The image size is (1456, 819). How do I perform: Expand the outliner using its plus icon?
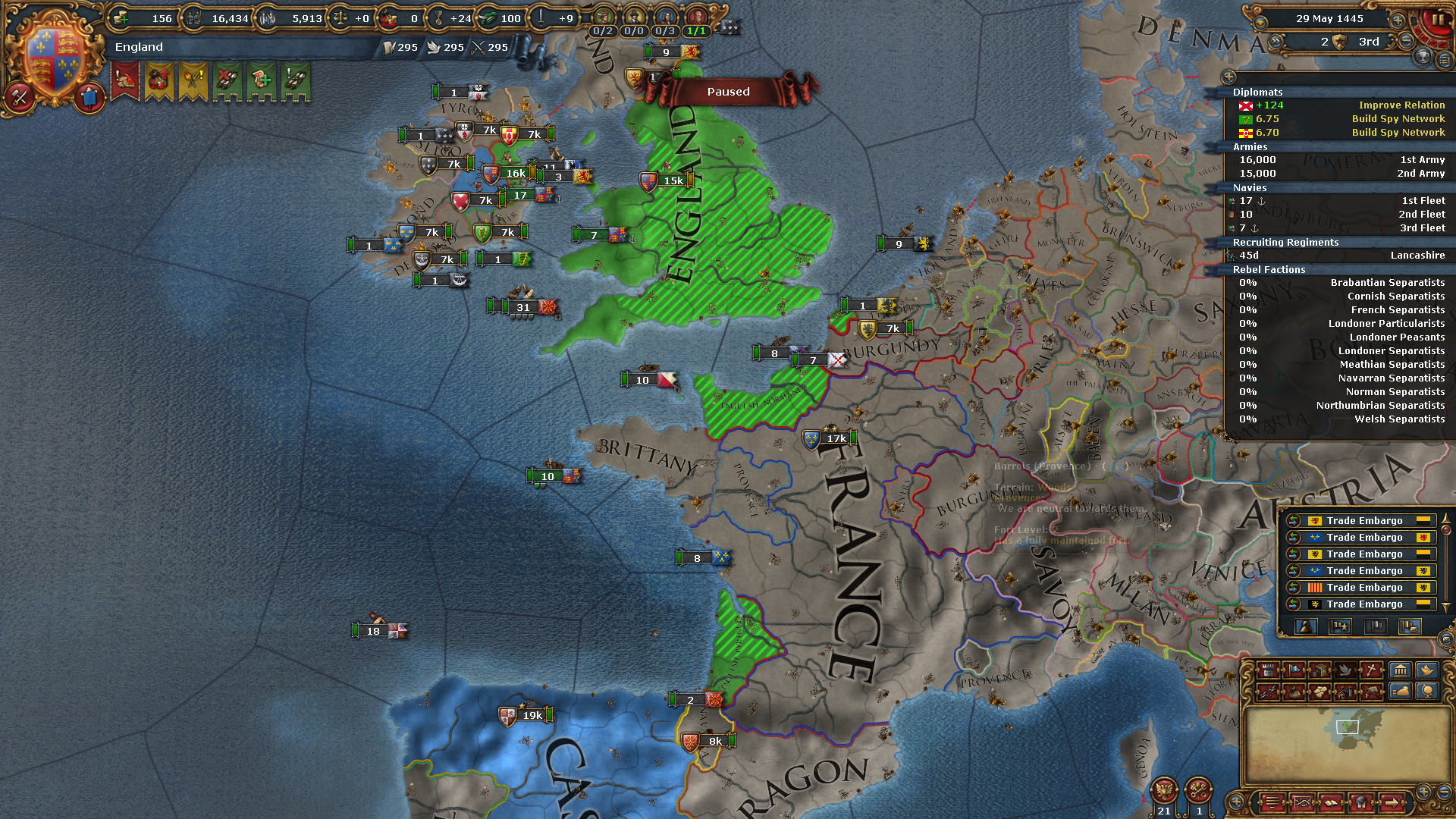click(x=1228, y=78)
